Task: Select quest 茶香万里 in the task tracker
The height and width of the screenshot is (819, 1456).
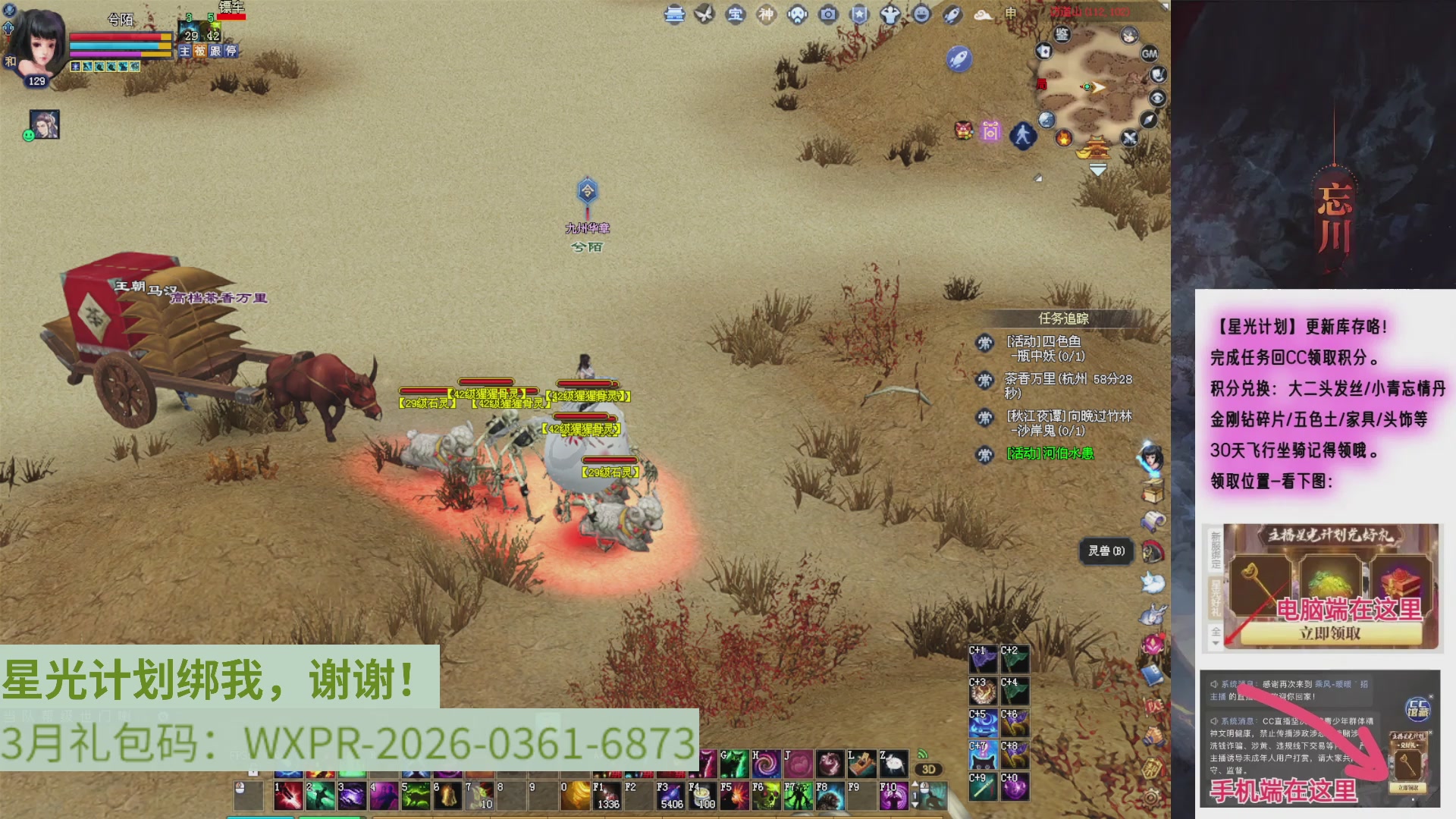Action: tap(1031, 379)
